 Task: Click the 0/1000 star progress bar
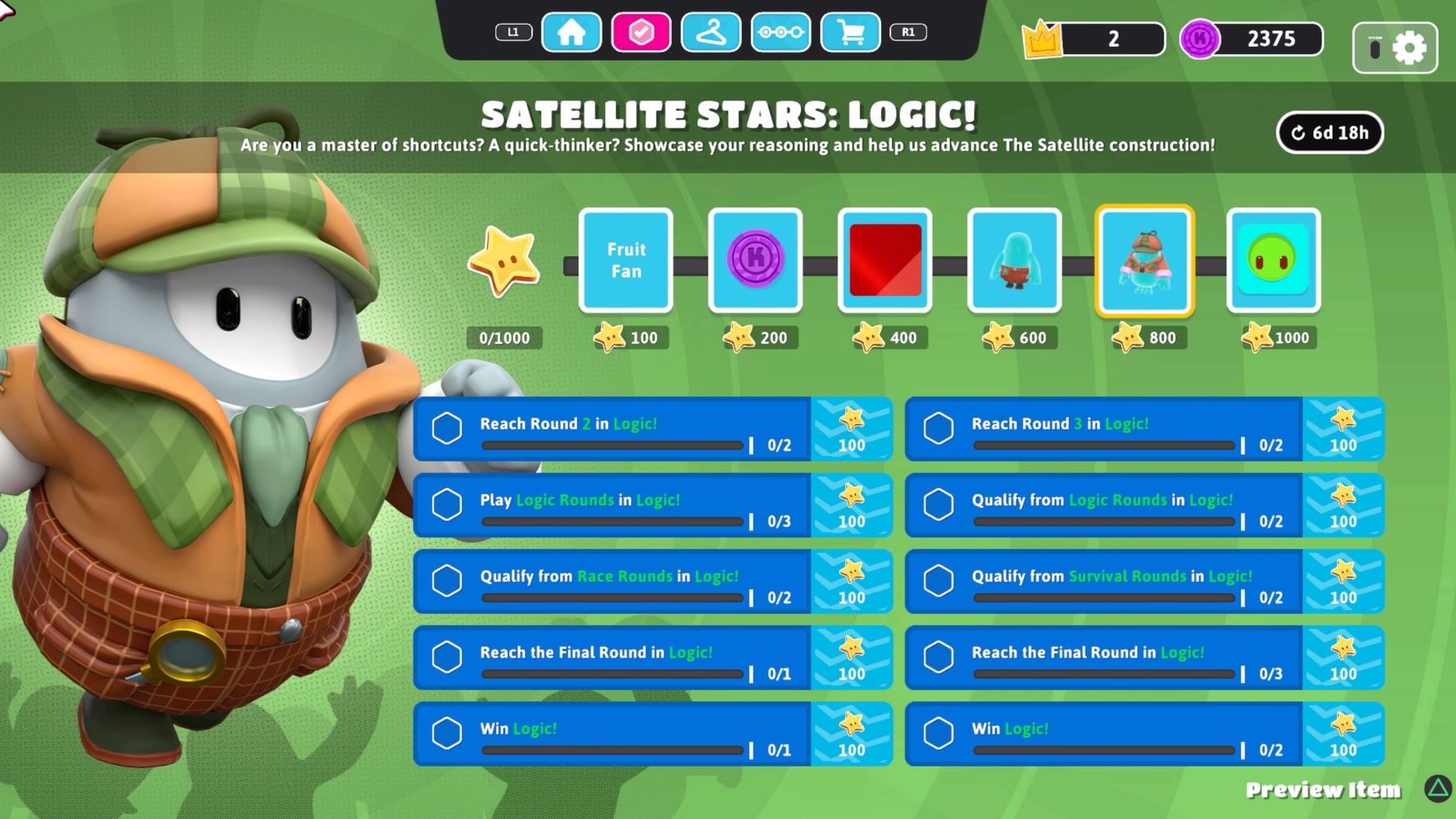coord(504,337)
